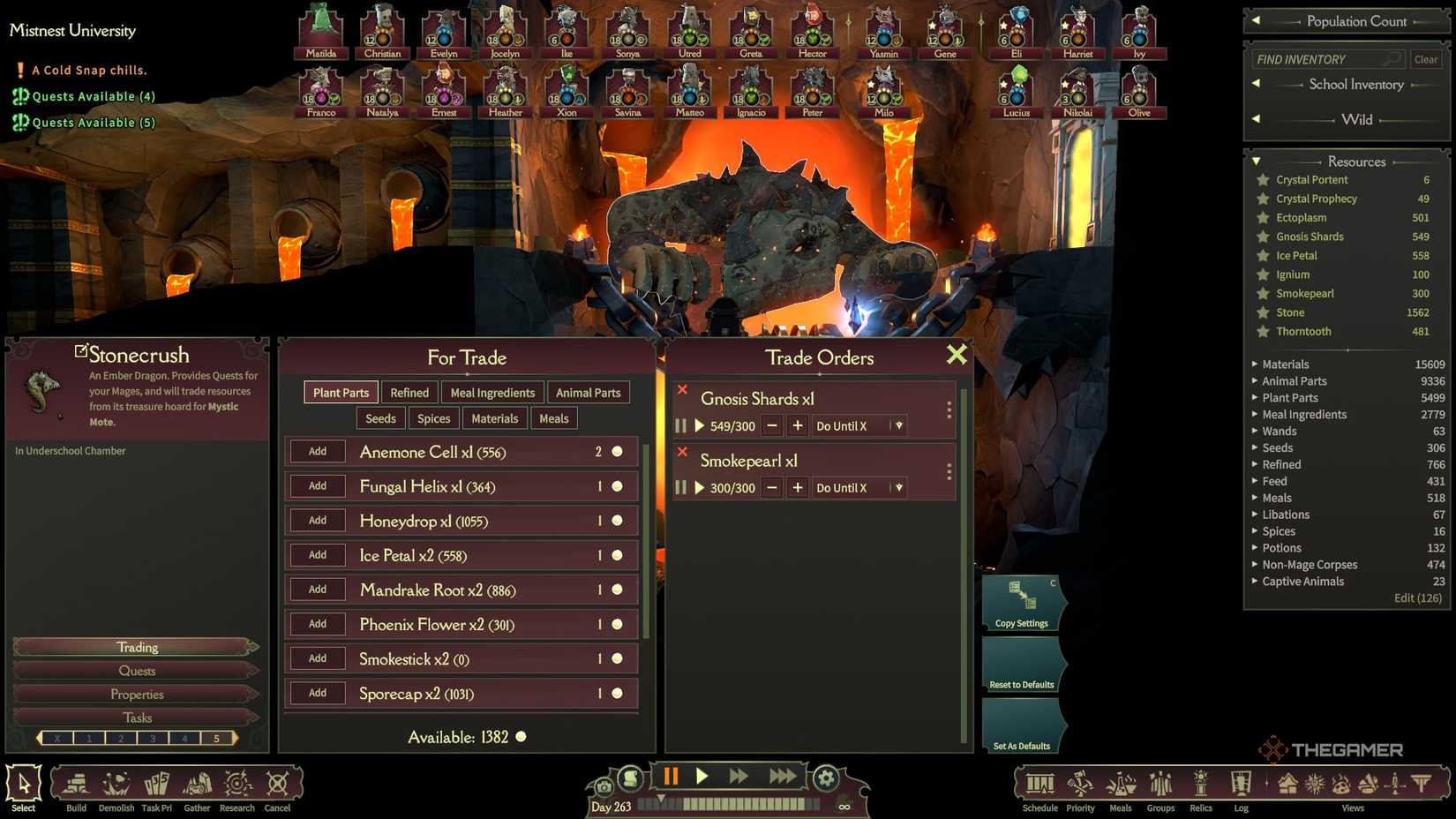Collapse the Resources section

pos(1257,162)
